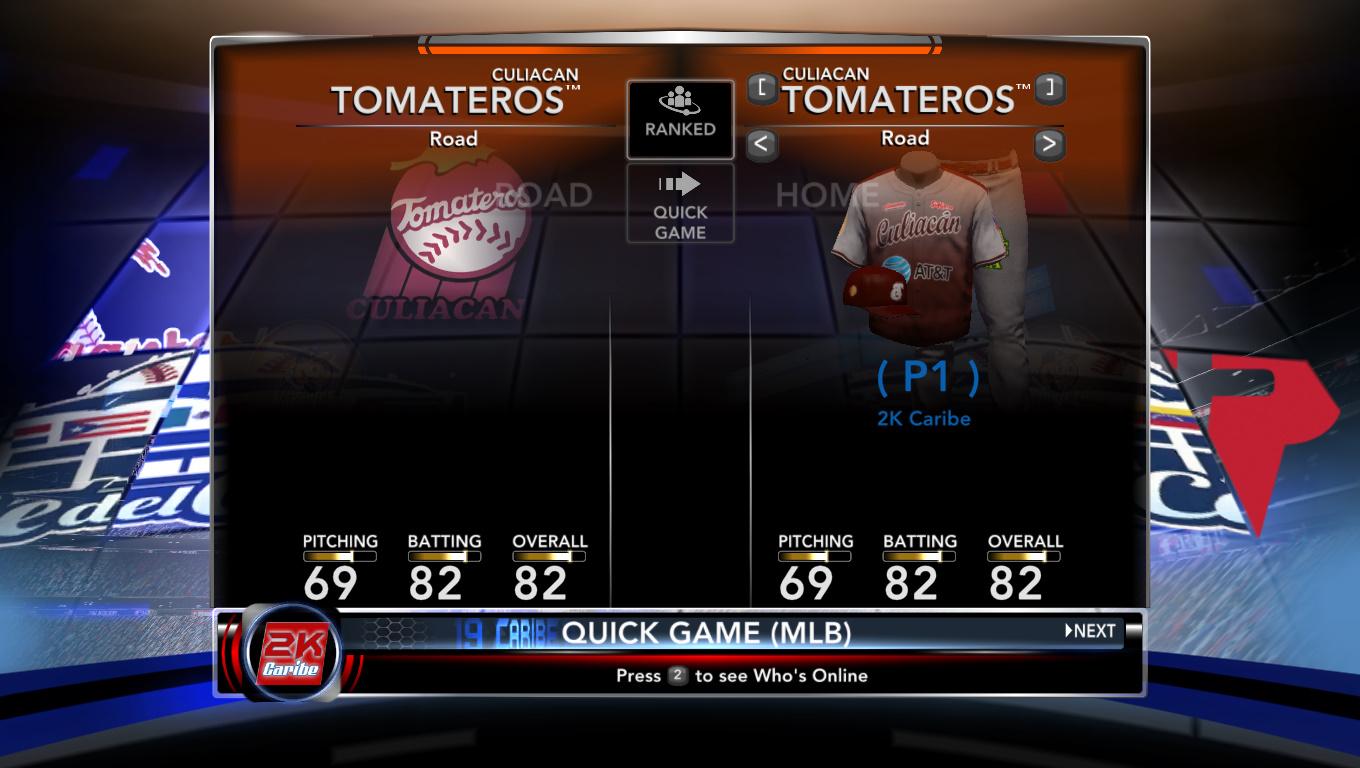Click the right bracket beside home team name

[1048, 88]
